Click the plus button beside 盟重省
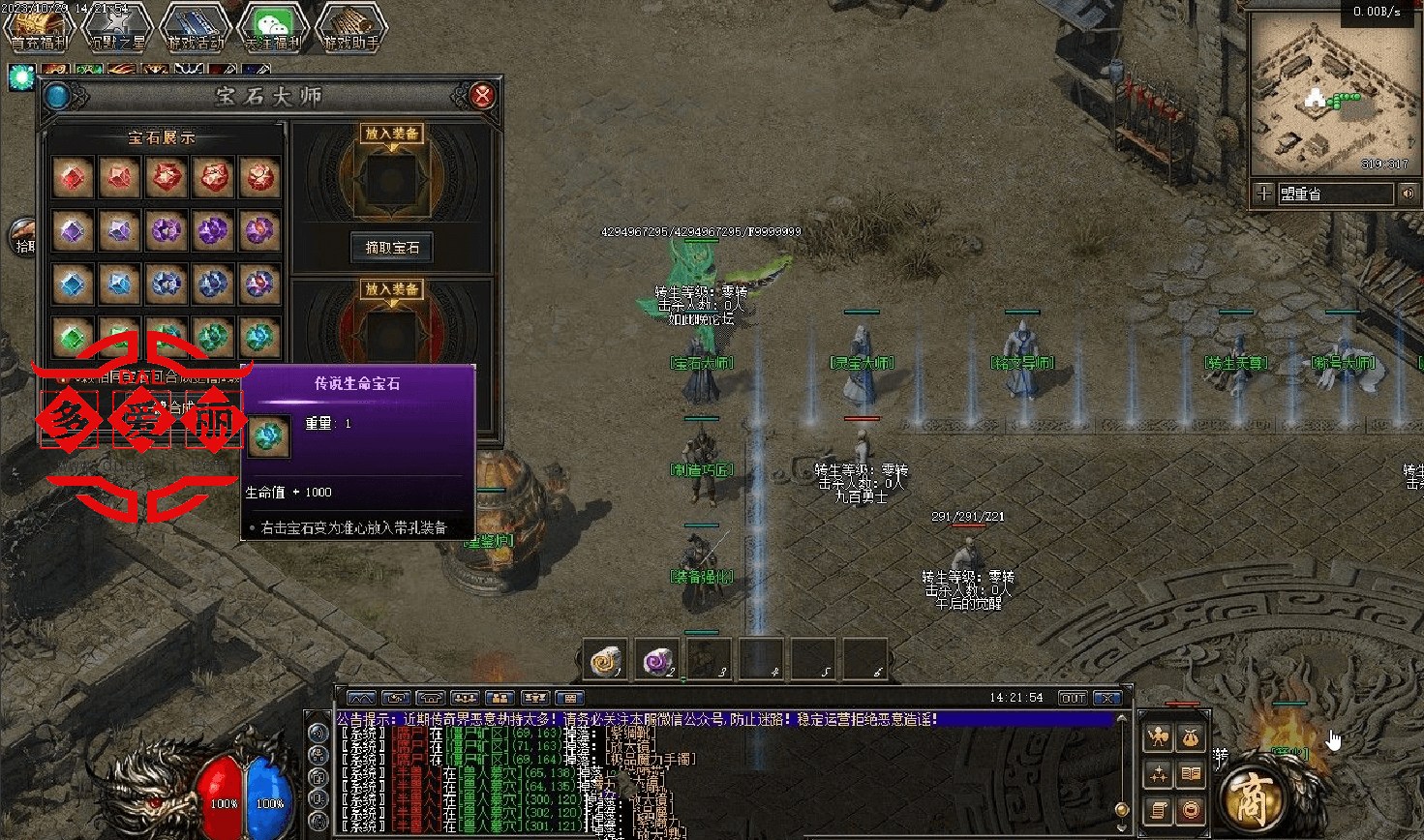 tap(1263, 194)
